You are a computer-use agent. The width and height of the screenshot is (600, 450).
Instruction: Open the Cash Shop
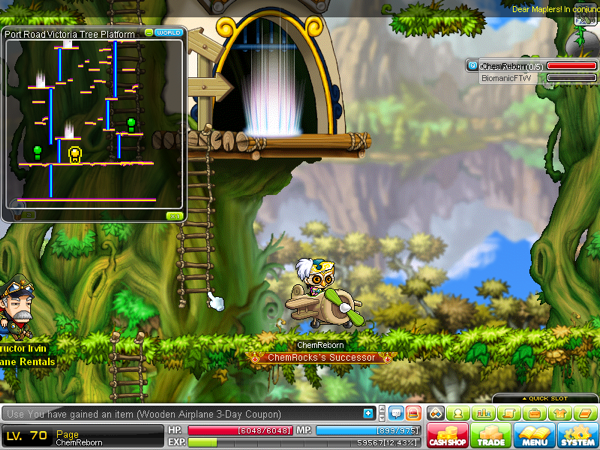(x=448, y=436)
